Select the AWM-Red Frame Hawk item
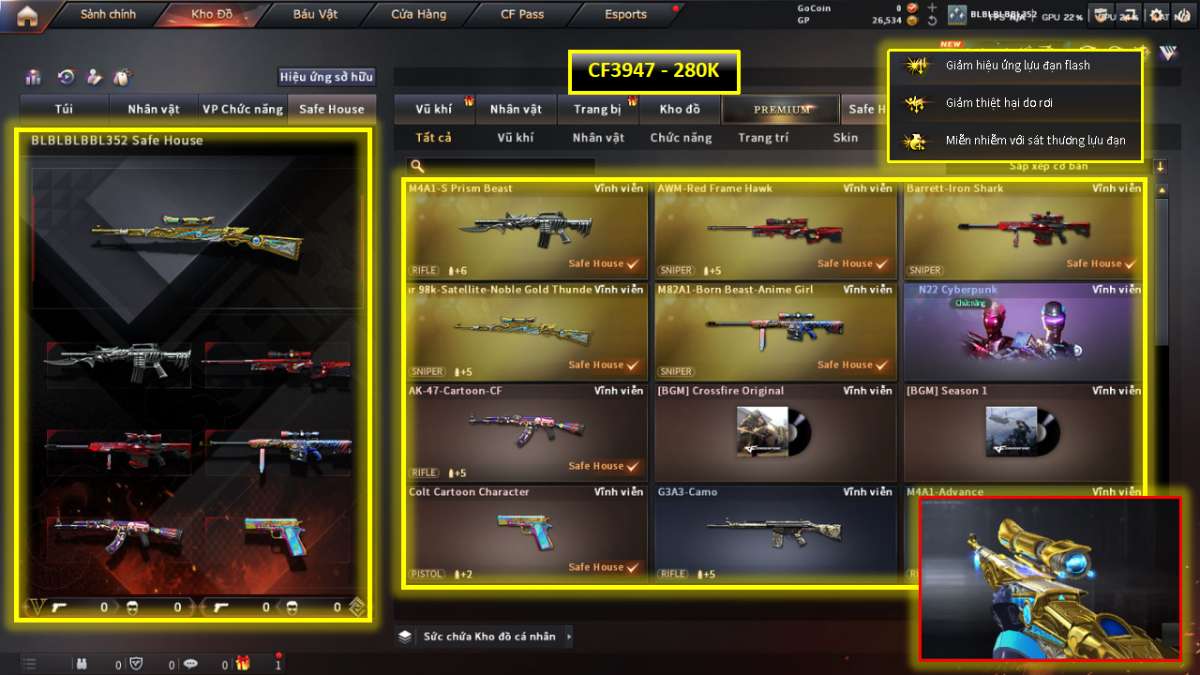The image size is (1200, 675). tap(775, 230)
